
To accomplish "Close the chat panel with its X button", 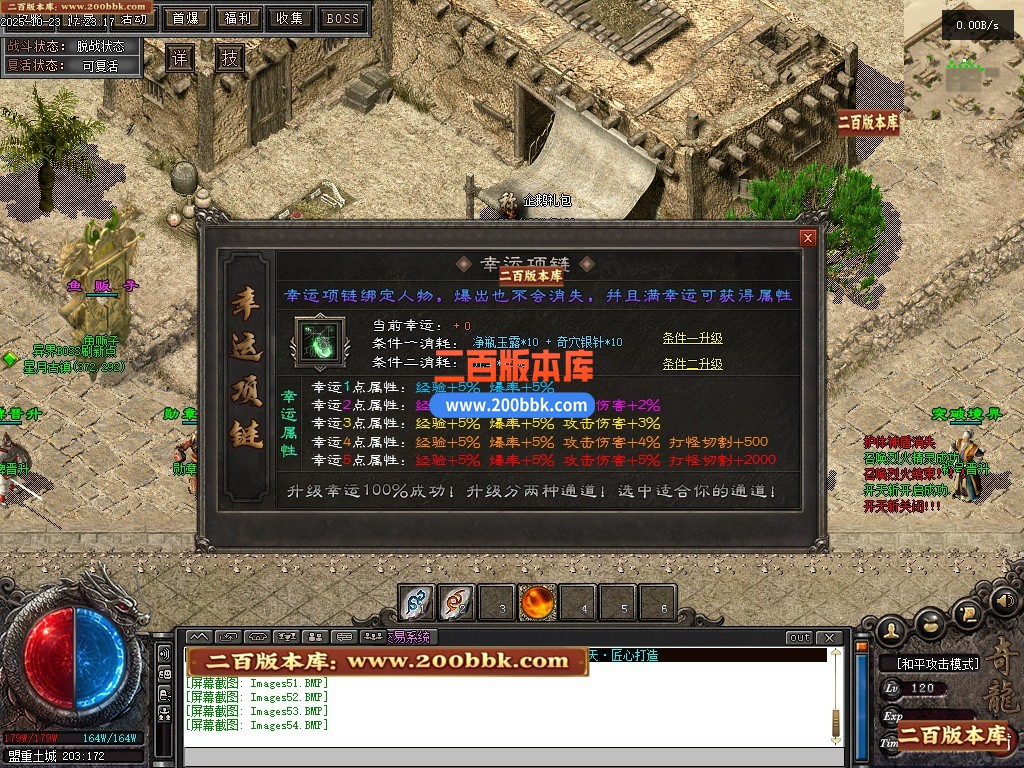I will pyautogui.click(x=828, y=638).
